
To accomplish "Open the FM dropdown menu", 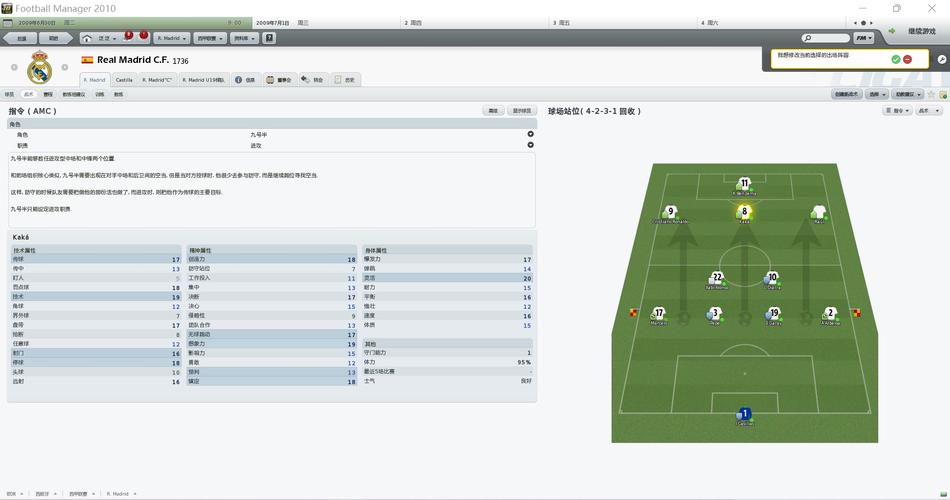I will pos(864,38).
